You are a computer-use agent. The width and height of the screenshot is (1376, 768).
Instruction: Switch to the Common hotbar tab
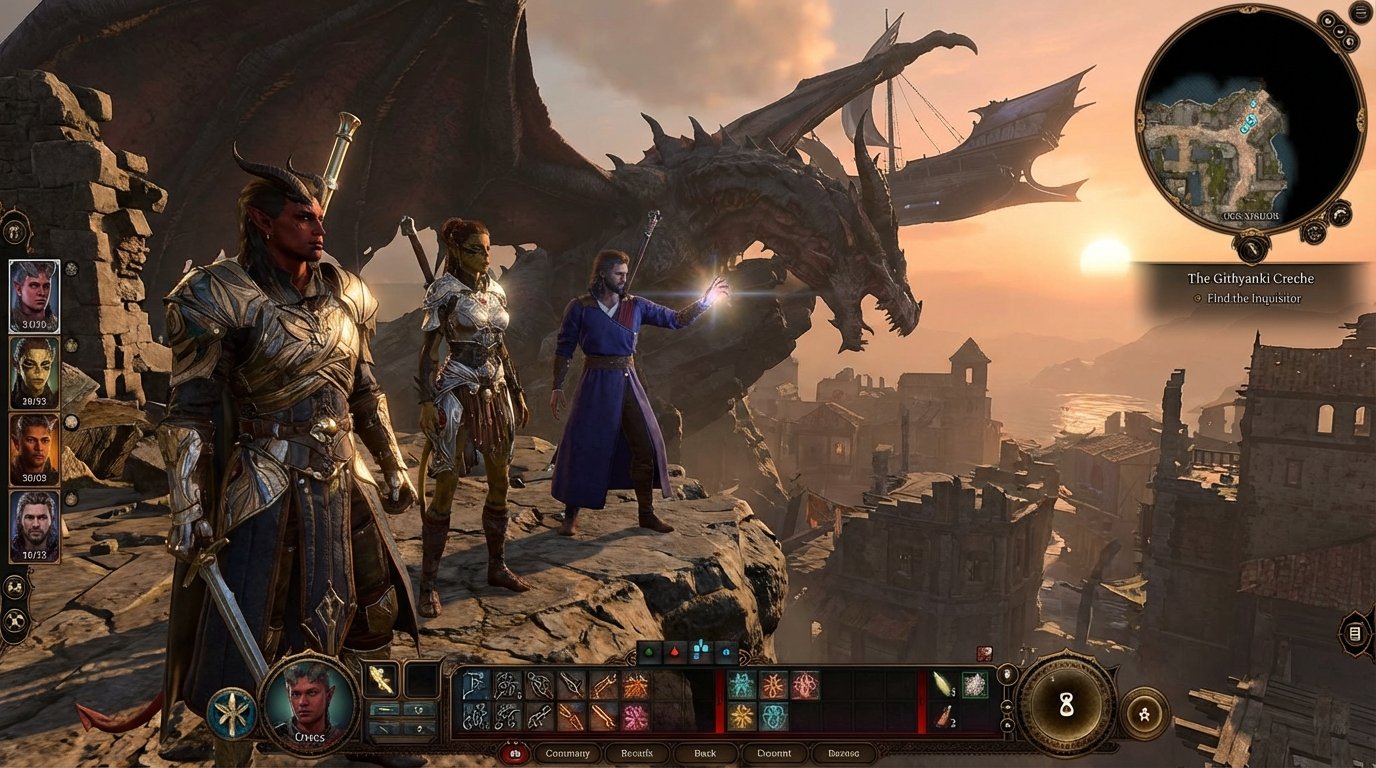(567, 753)
